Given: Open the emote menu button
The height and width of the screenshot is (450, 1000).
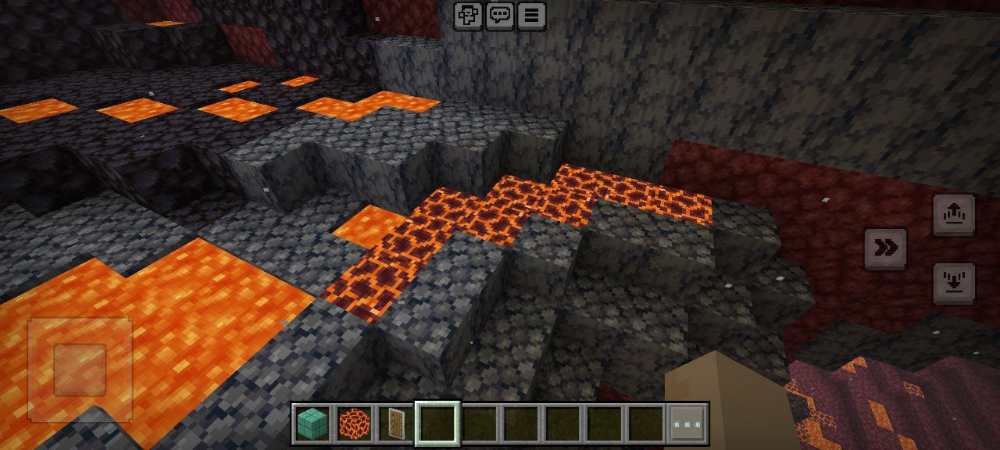Looking at the screenshot, I should 467,14.
